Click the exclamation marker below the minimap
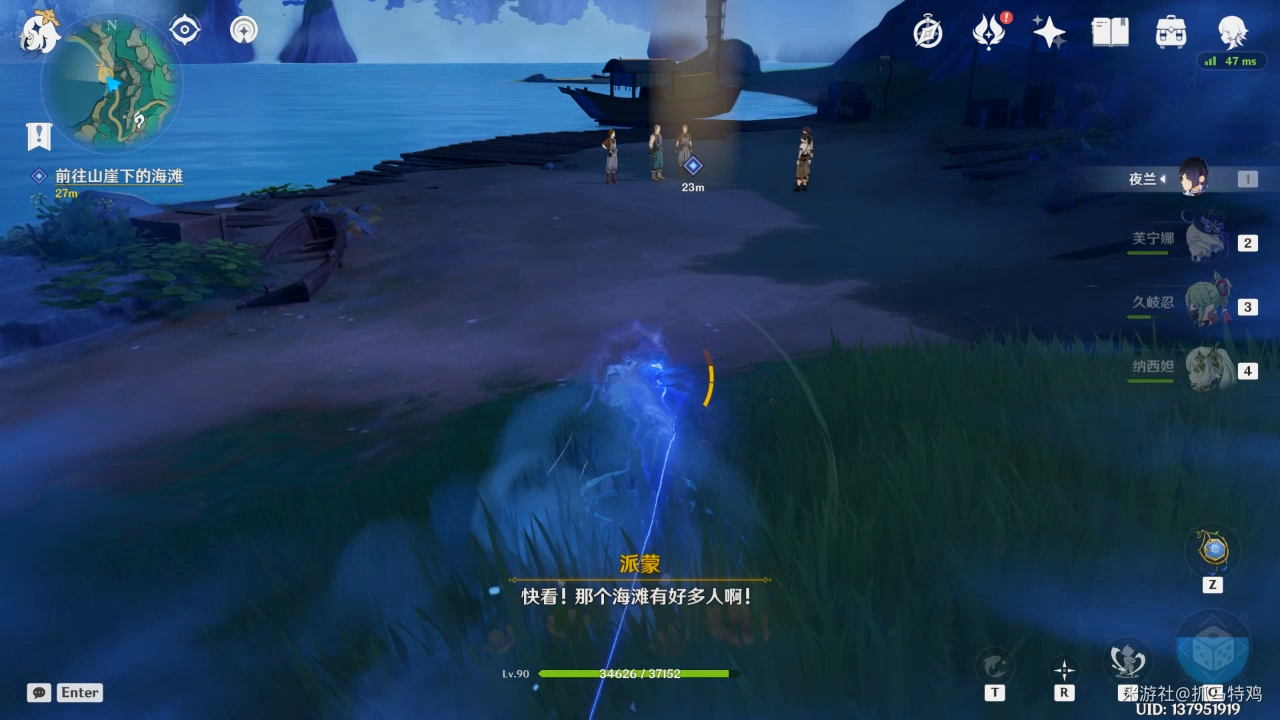1280x720 pixels. [x=38, y=137]
